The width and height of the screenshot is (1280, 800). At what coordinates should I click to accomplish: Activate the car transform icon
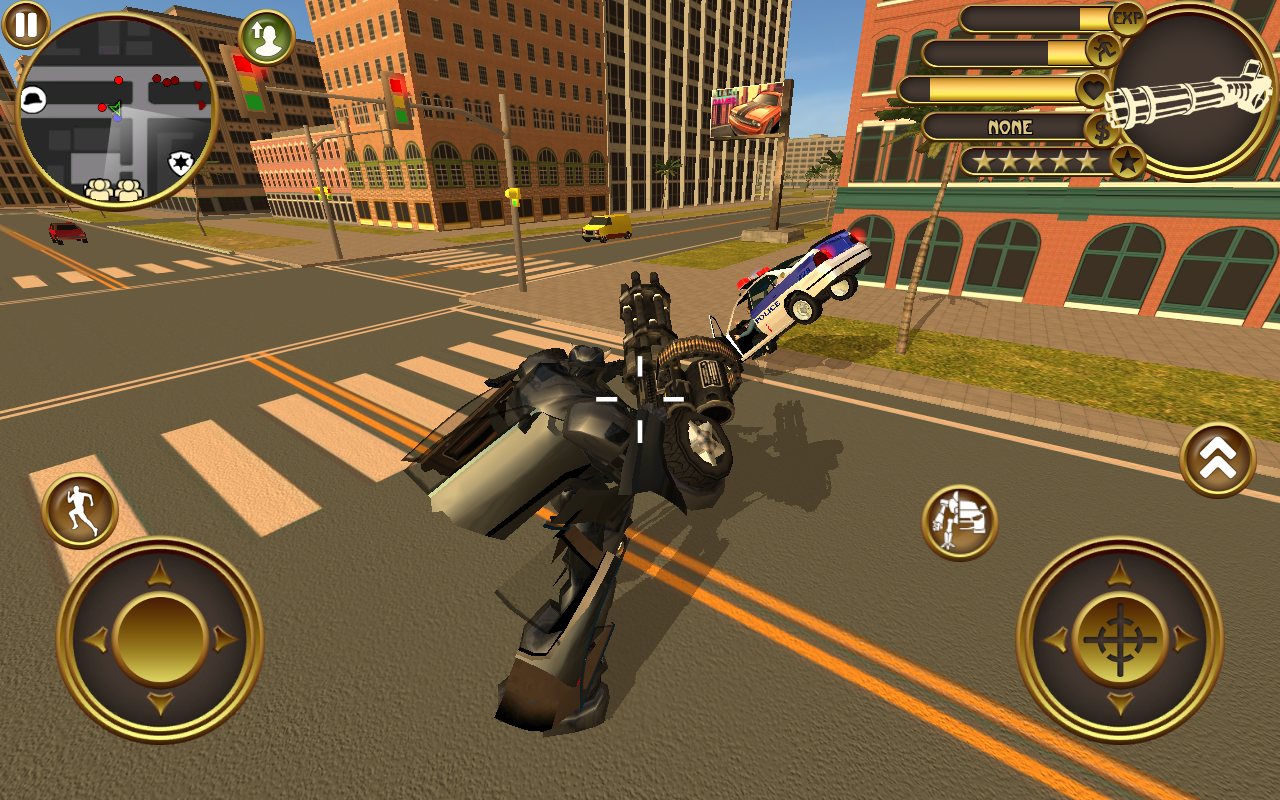tap(957, 517)
